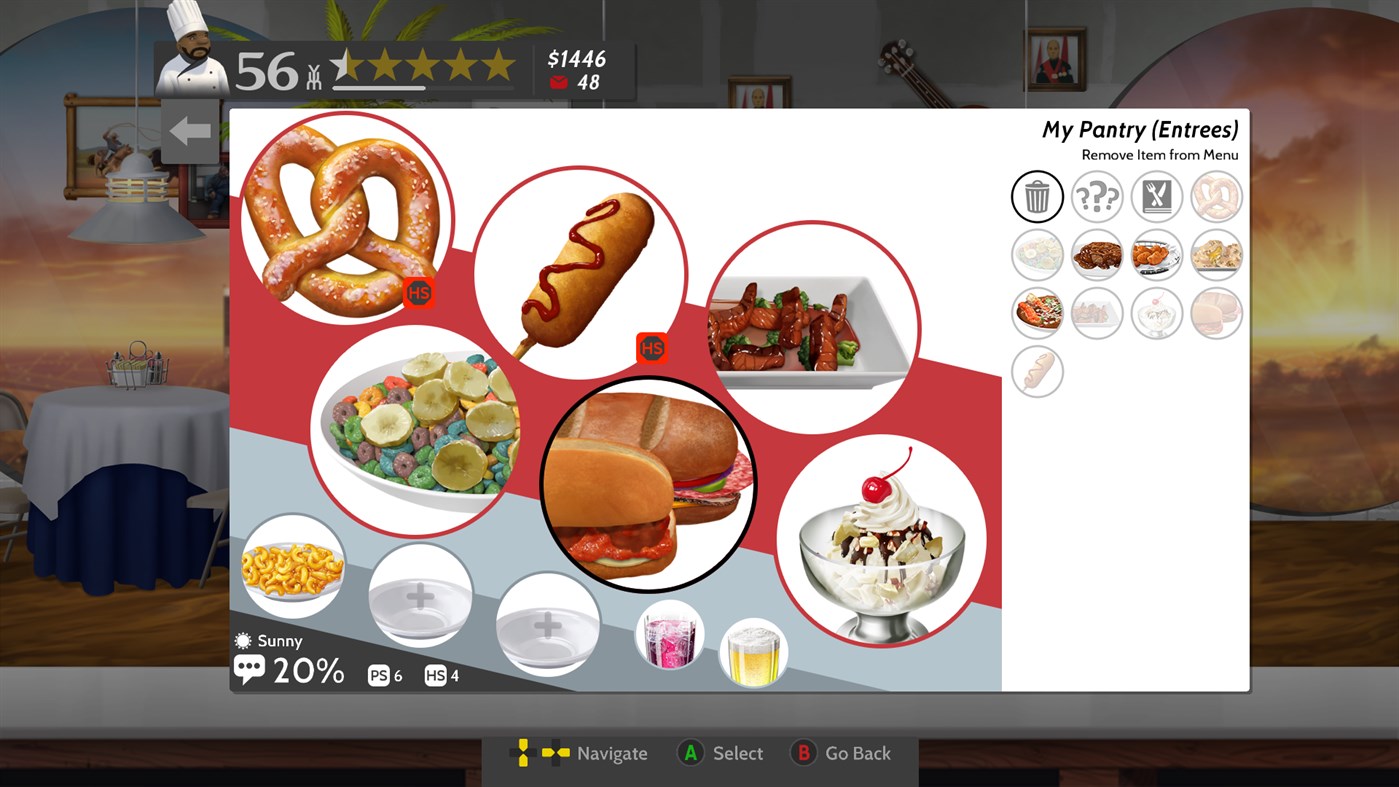Select the BBQ ribs icon in the pantry
The width and height of the screenshot is (1399, 787).
[1097, 254]
